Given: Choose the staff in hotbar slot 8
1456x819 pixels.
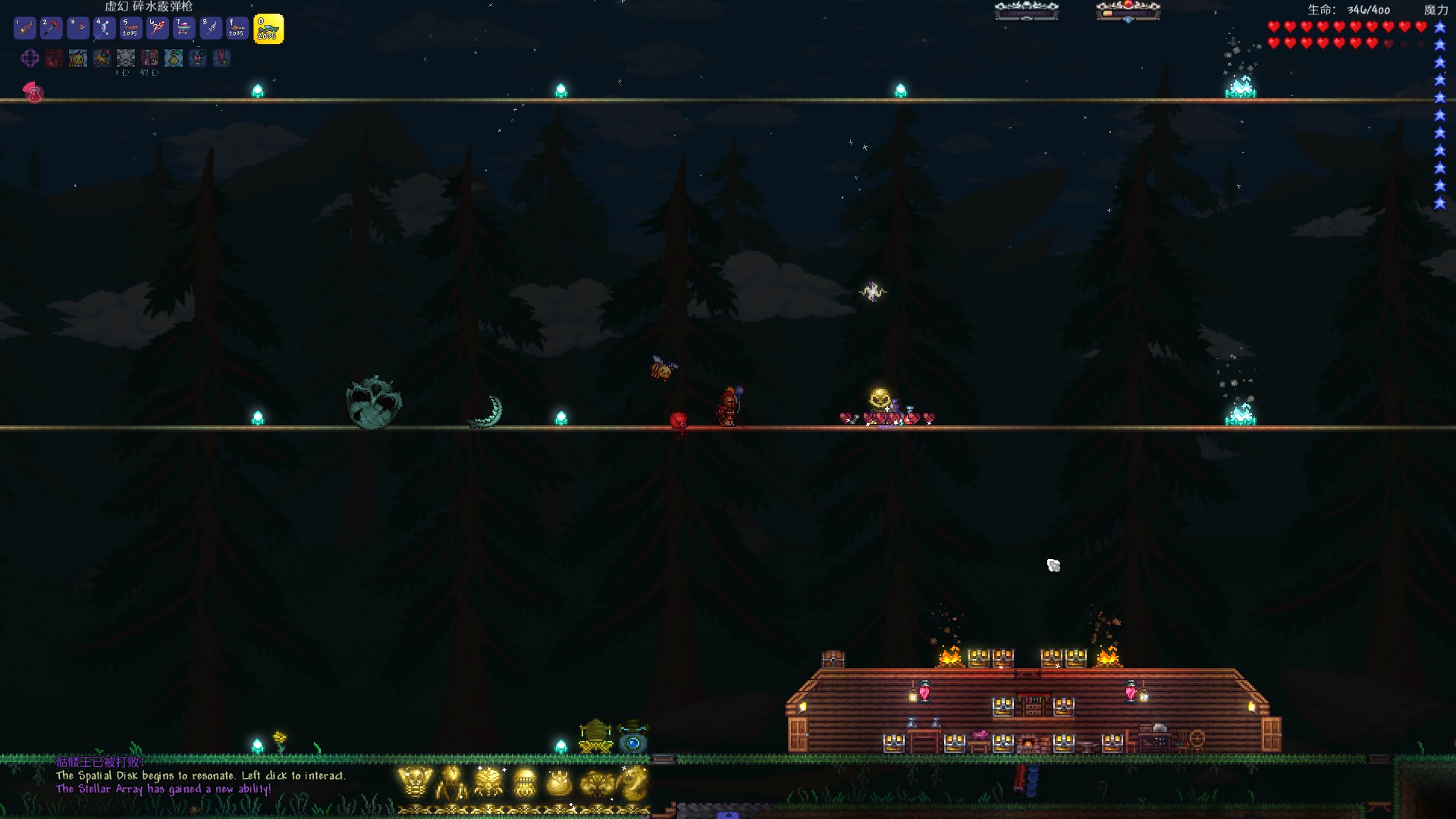Looking at the screenshot, I should point(211,29).
